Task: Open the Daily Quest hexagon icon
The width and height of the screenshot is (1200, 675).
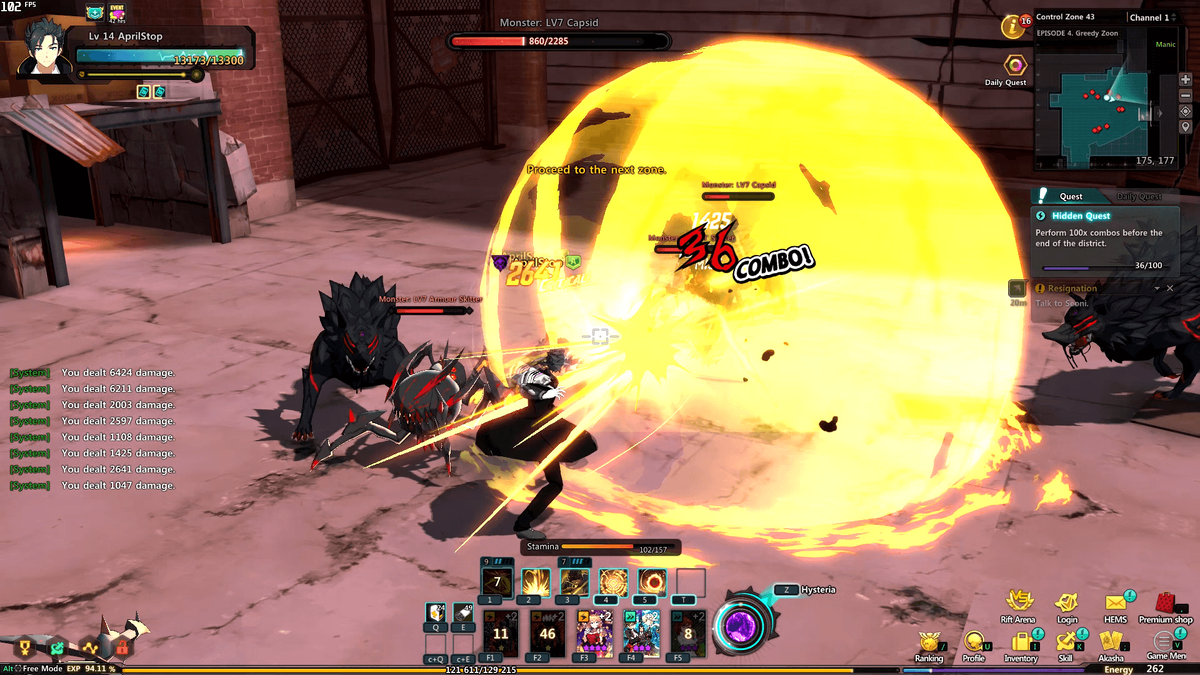Action: (1015, 65)
